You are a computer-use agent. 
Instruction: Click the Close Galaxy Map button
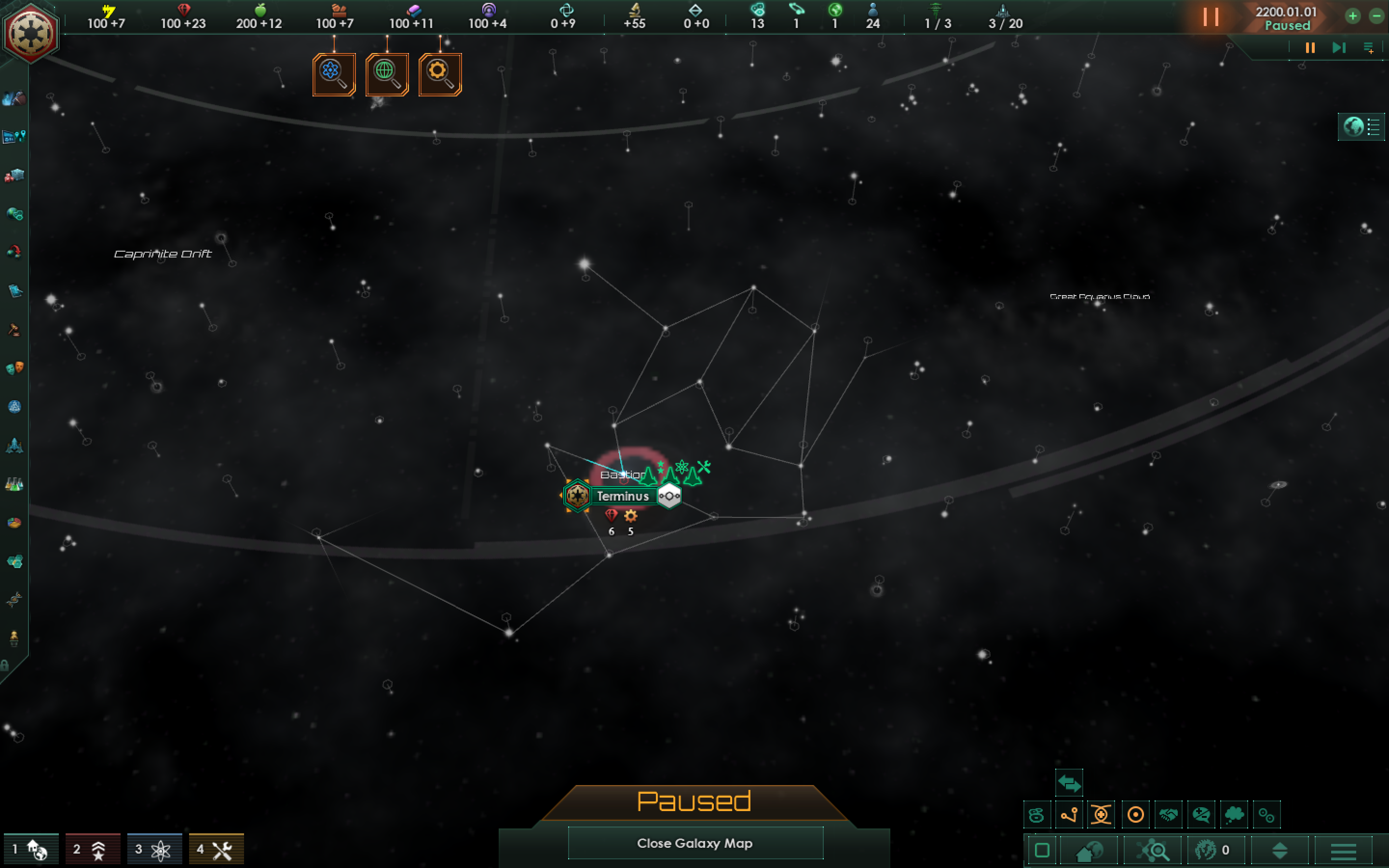click(x=694, y=843)
